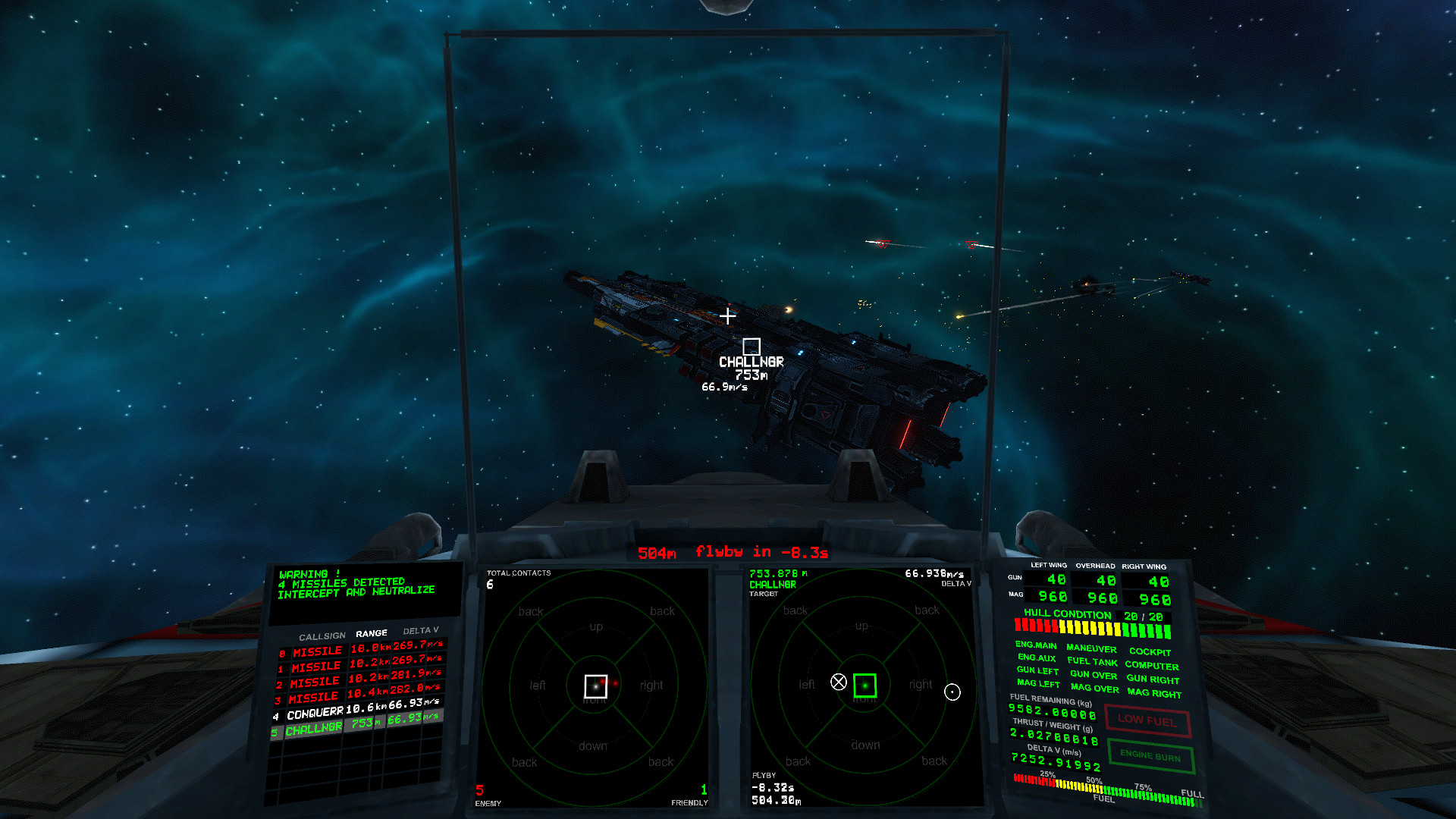Viewport: 1456px width, 819px height.
Task: Select the MAG RIGHT system status label
Action: click(x=1154, y=692)
